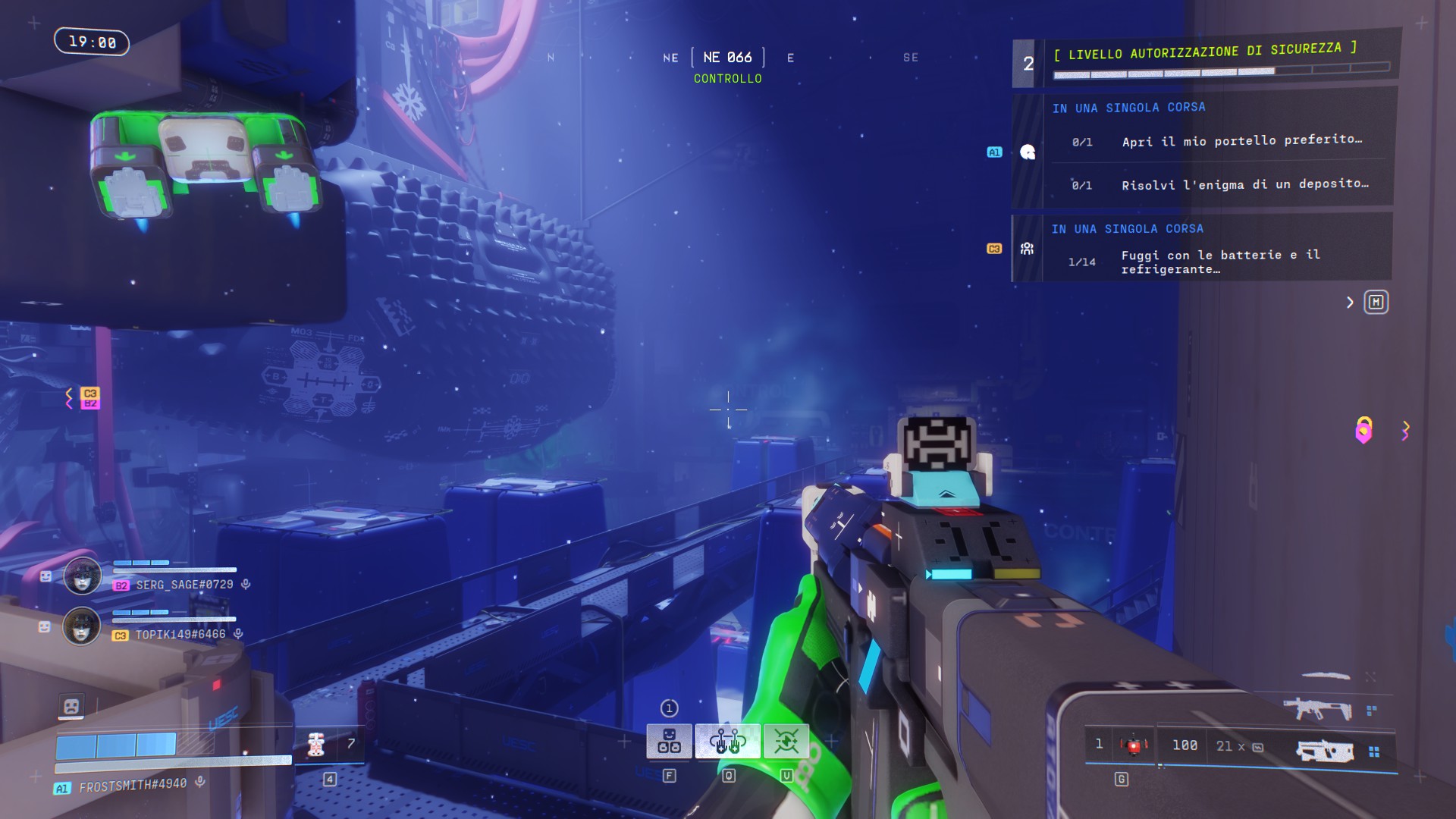Select the 'Risolvi l'enigma di un deposito' objective
The height and width of the screenshot is (819, 1456).
(1244, 184)
